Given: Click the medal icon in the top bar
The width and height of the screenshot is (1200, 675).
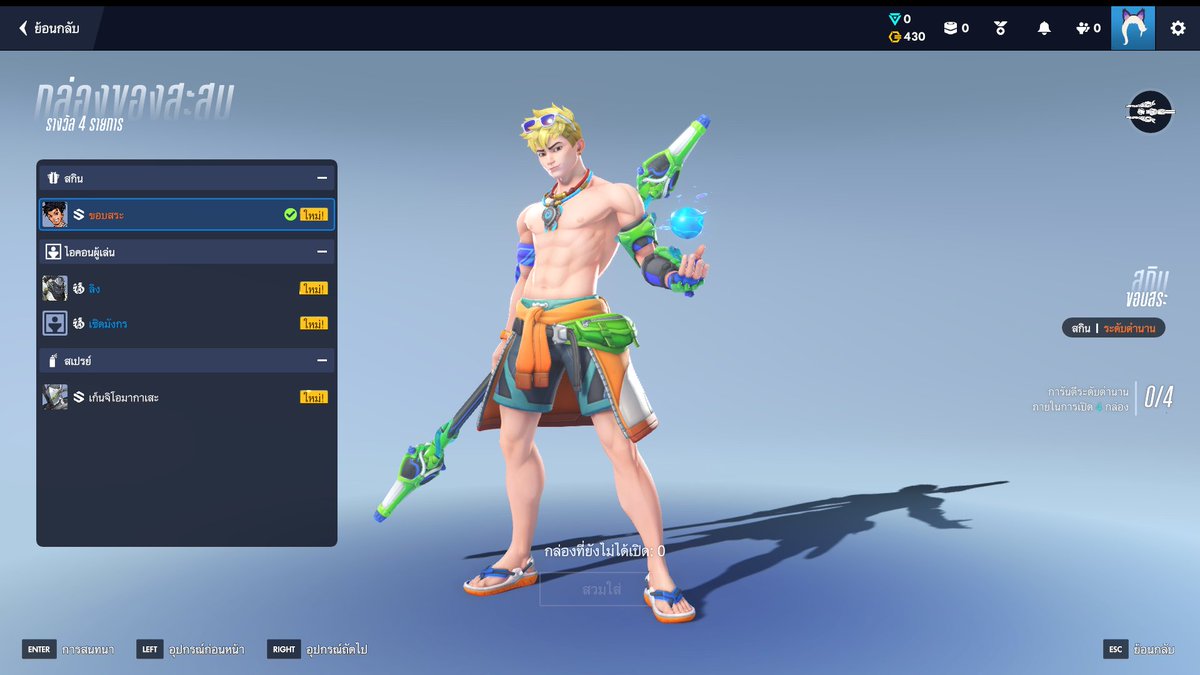Looking at the screenshot, I should click(1000, 28).
